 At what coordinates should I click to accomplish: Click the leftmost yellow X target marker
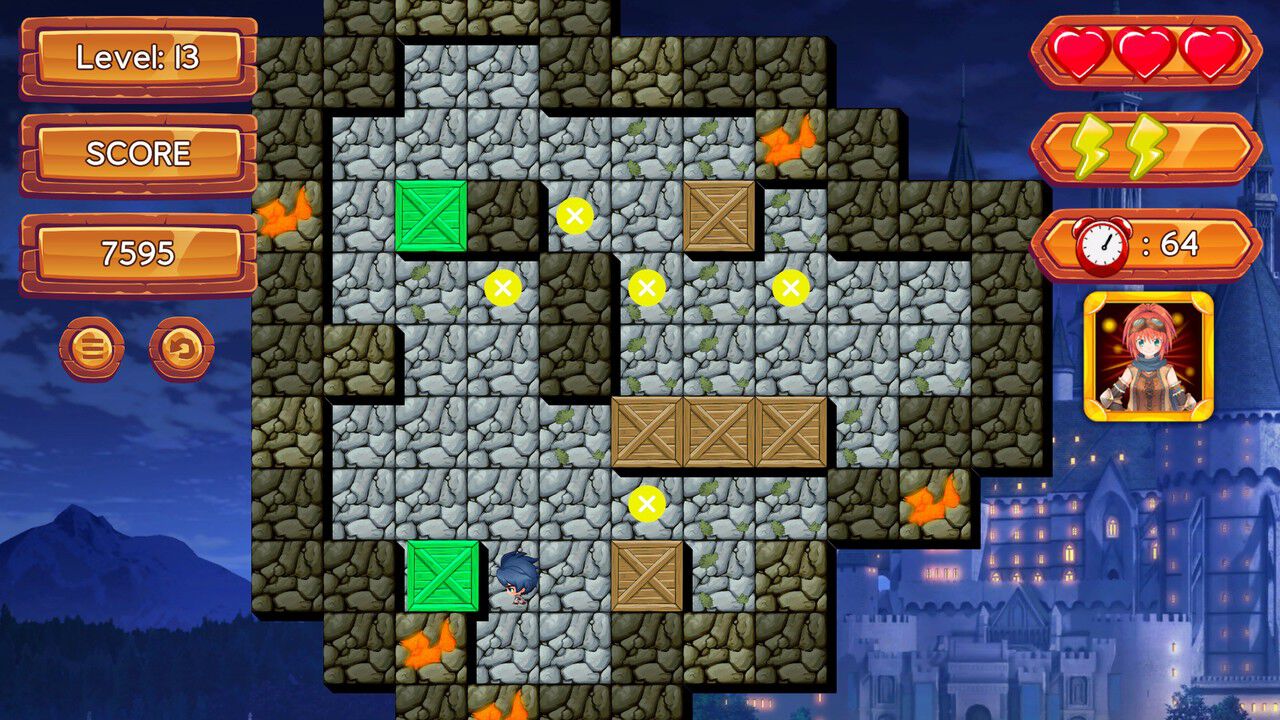coord(501,287)
